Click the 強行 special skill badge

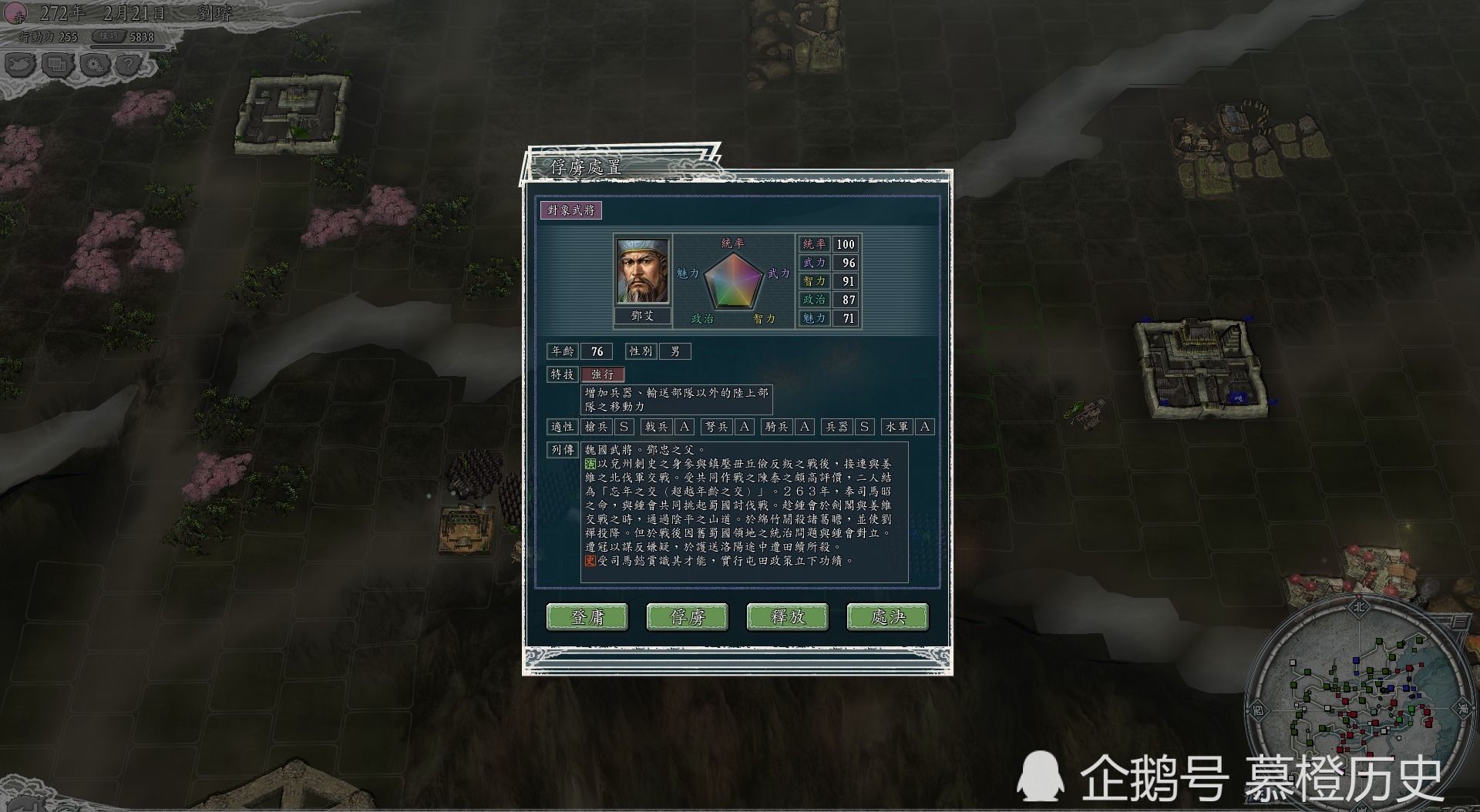[x=601, y=375]
